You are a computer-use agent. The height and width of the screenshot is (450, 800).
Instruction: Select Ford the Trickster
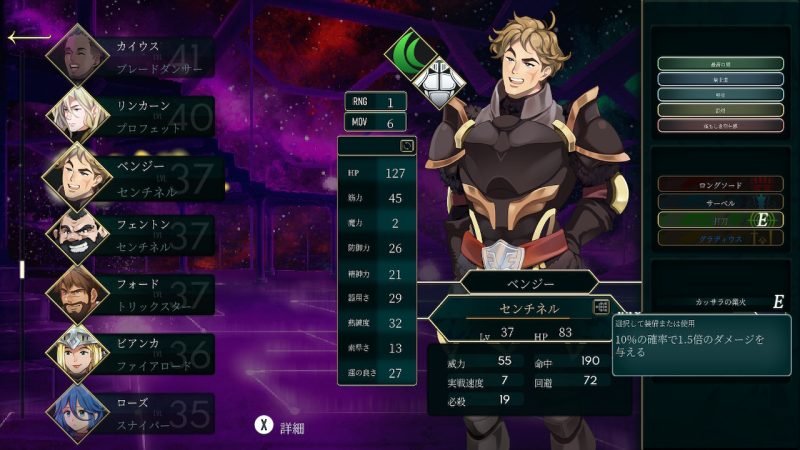coord(130,294)
